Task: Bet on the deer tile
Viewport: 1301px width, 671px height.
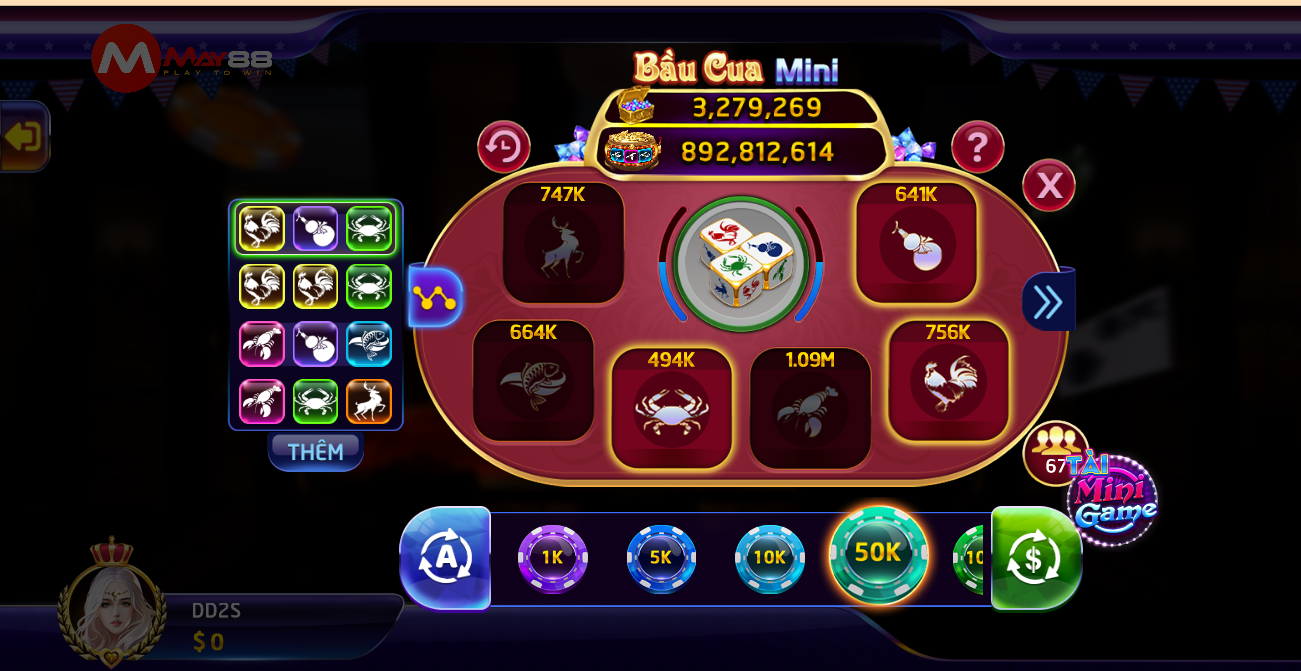Action: (x=563, y=246)
